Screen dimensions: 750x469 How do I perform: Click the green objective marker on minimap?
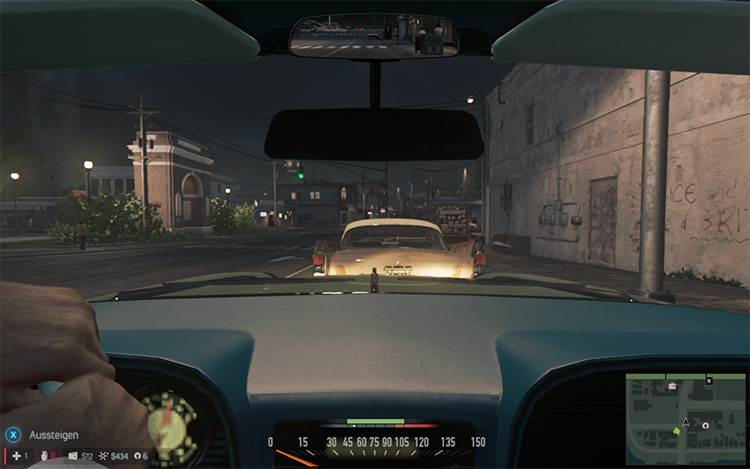pos(677,430)
